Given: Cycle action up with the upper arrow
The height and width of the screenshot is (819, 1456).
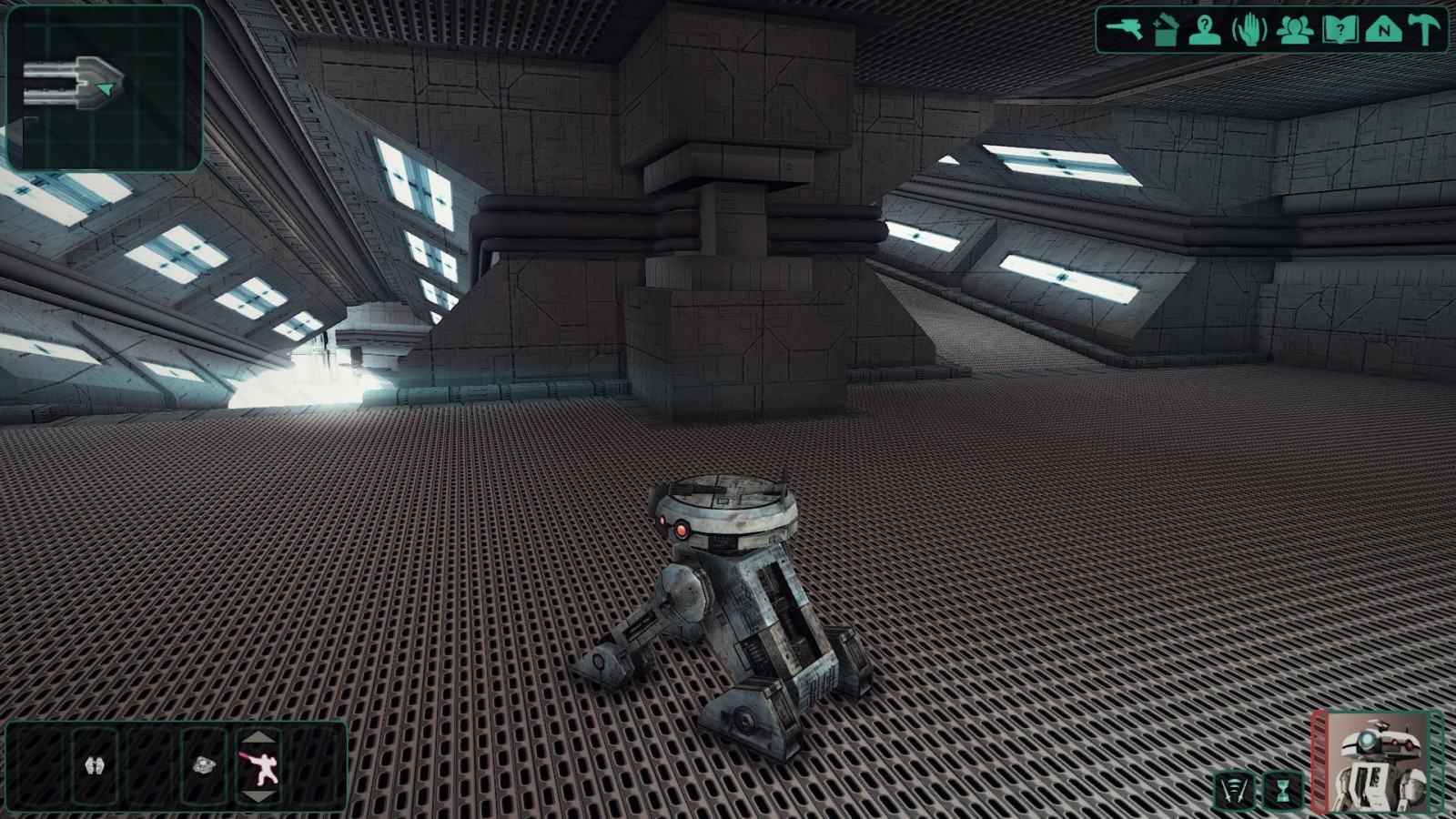Looking at the screenshot, I should point(259,737).
